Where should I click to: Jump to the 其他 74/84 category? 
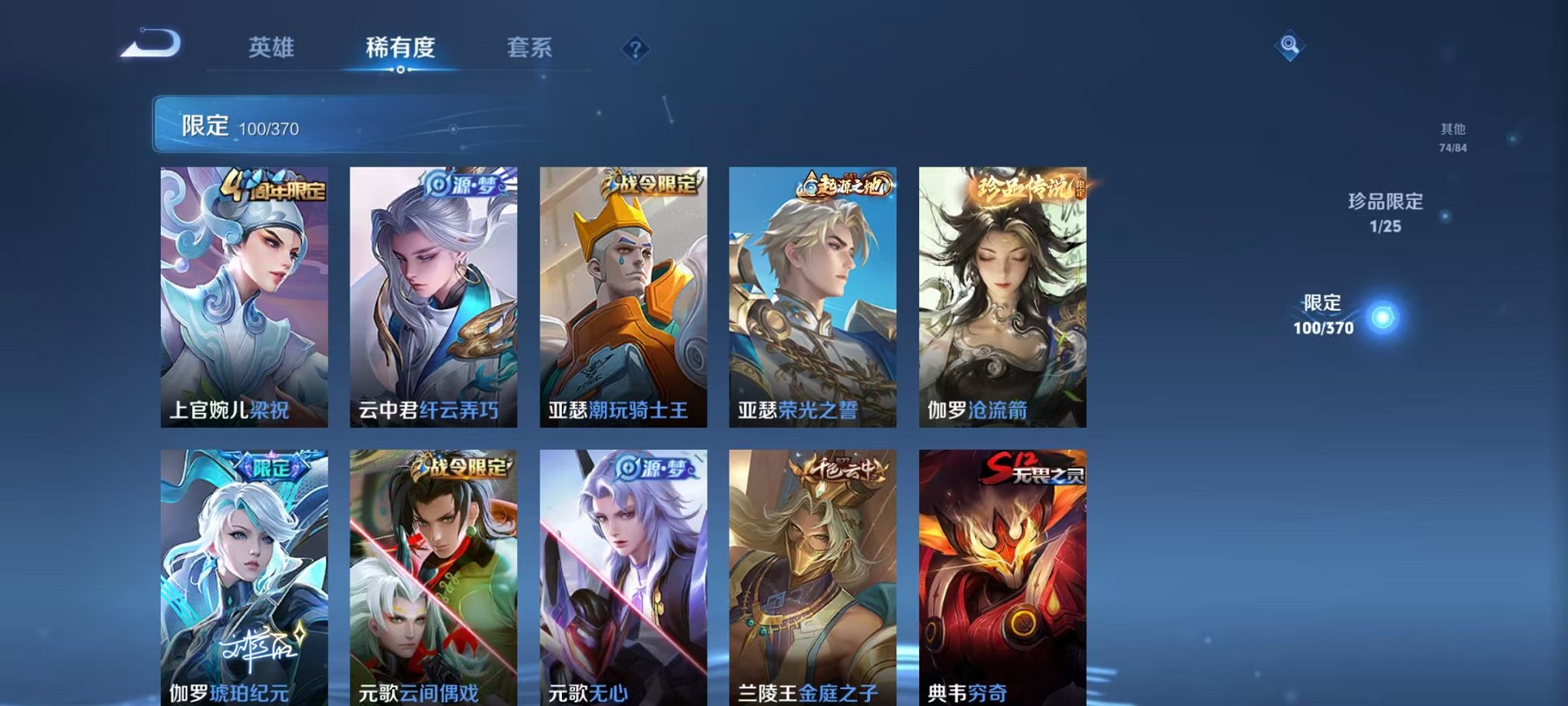[1453, 137]
